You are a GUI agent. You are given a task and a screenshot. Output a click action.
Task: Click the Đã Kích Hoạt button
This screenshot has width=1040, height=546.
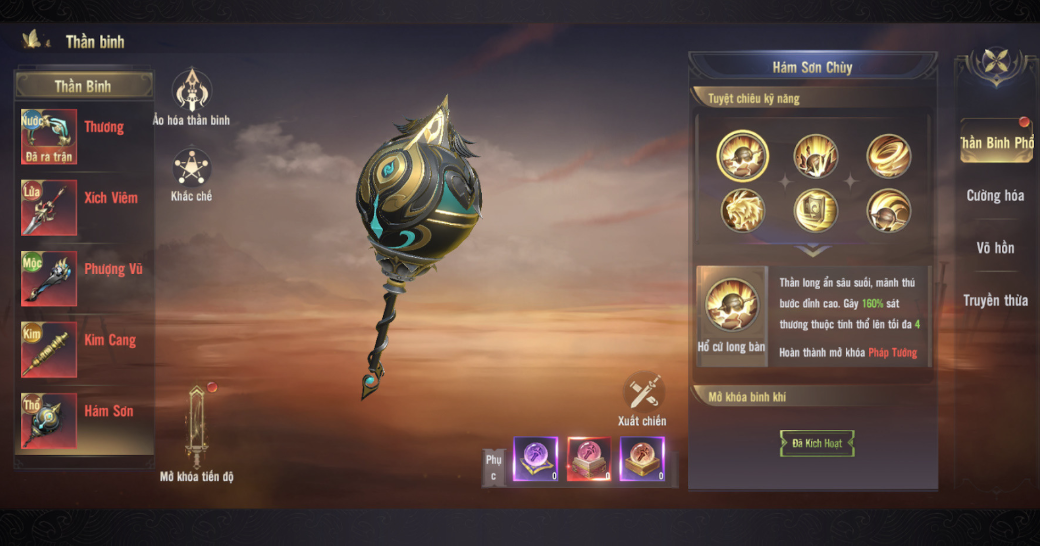coord(817,443)
